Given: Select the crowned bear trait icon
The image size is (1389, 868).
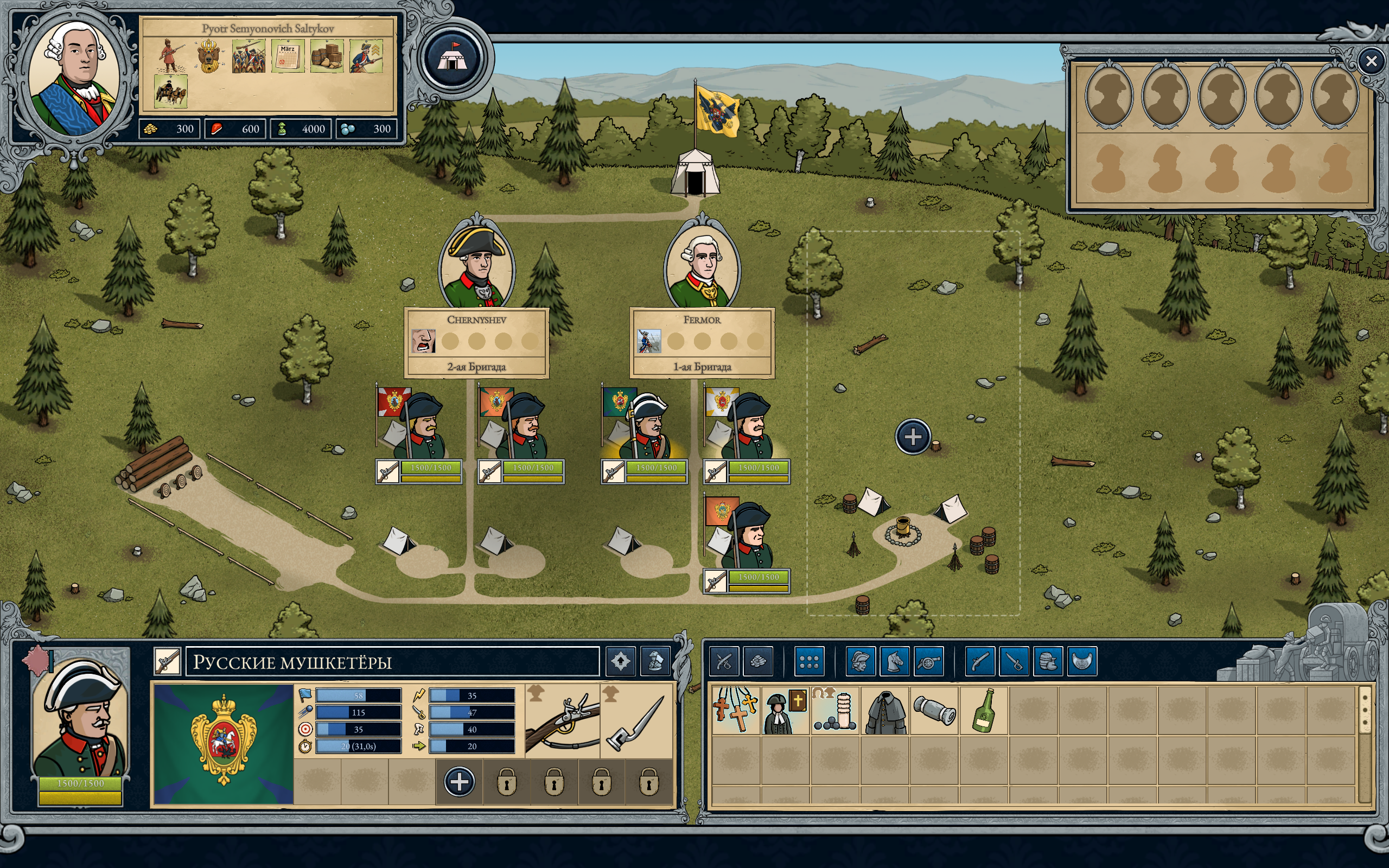Looking at the screenshot, I should pos(209,56).
